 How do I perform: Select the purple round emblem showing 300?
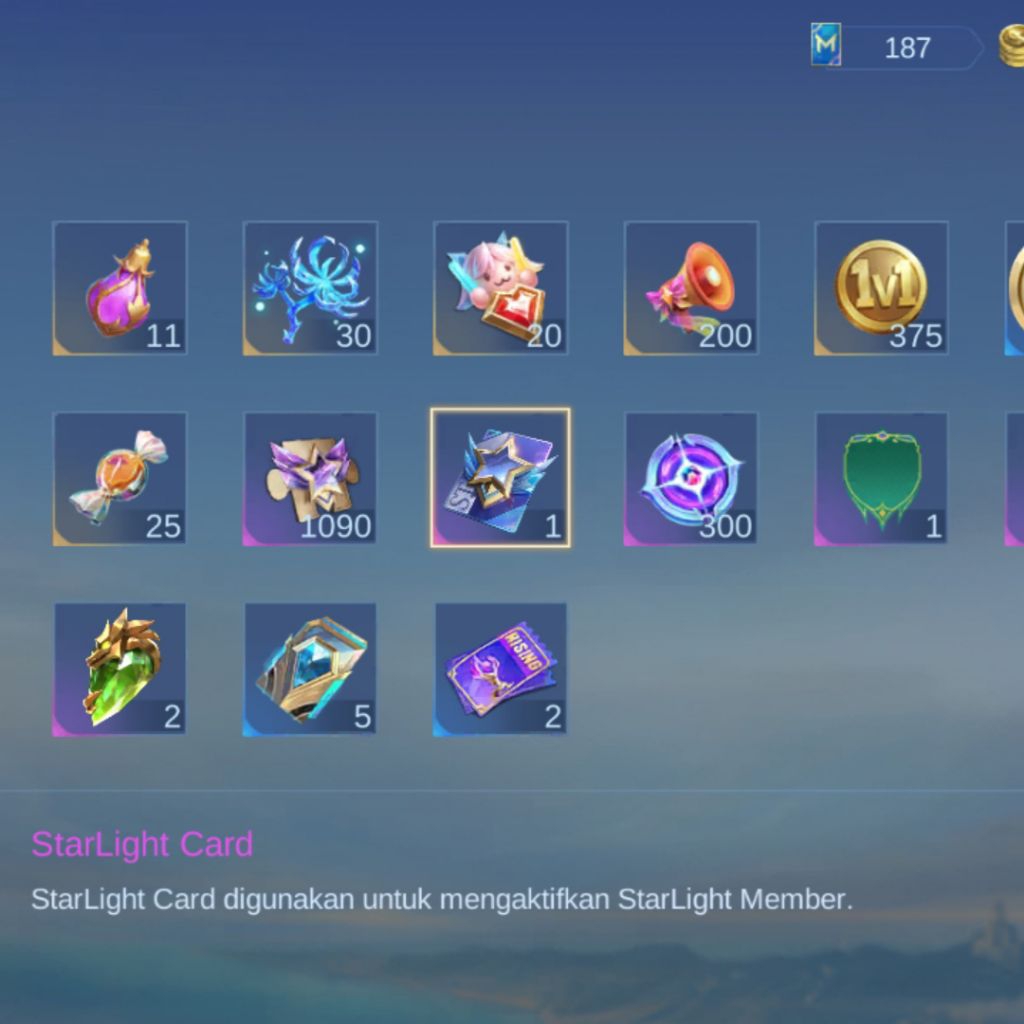[691, 479]
